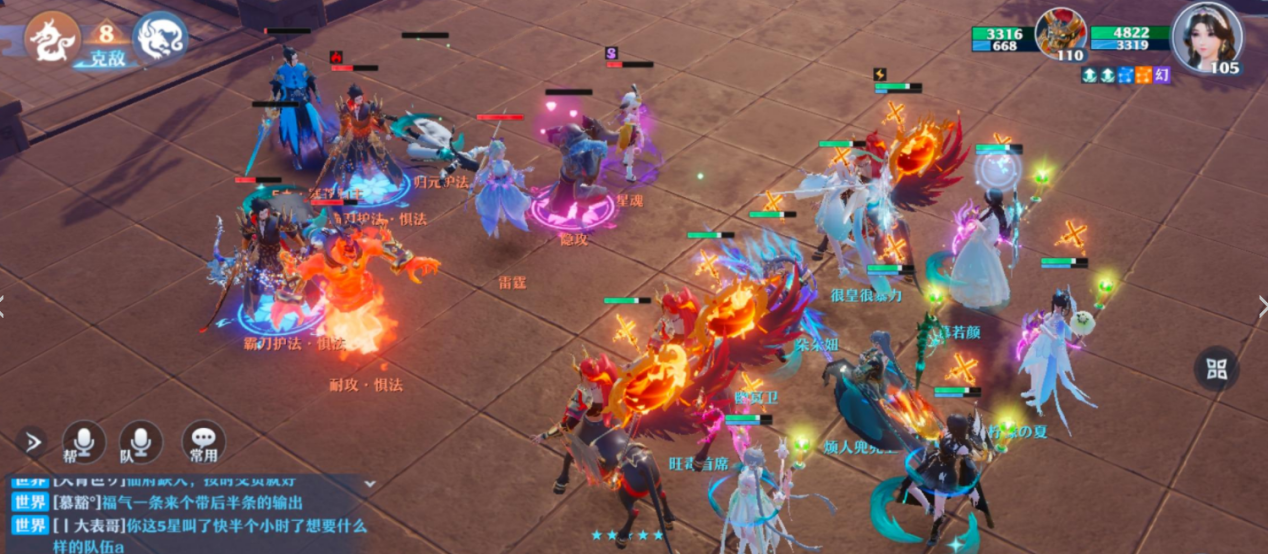Expand the chat panel with the arrow button
1268x554 pixels.
pos(31,441)
